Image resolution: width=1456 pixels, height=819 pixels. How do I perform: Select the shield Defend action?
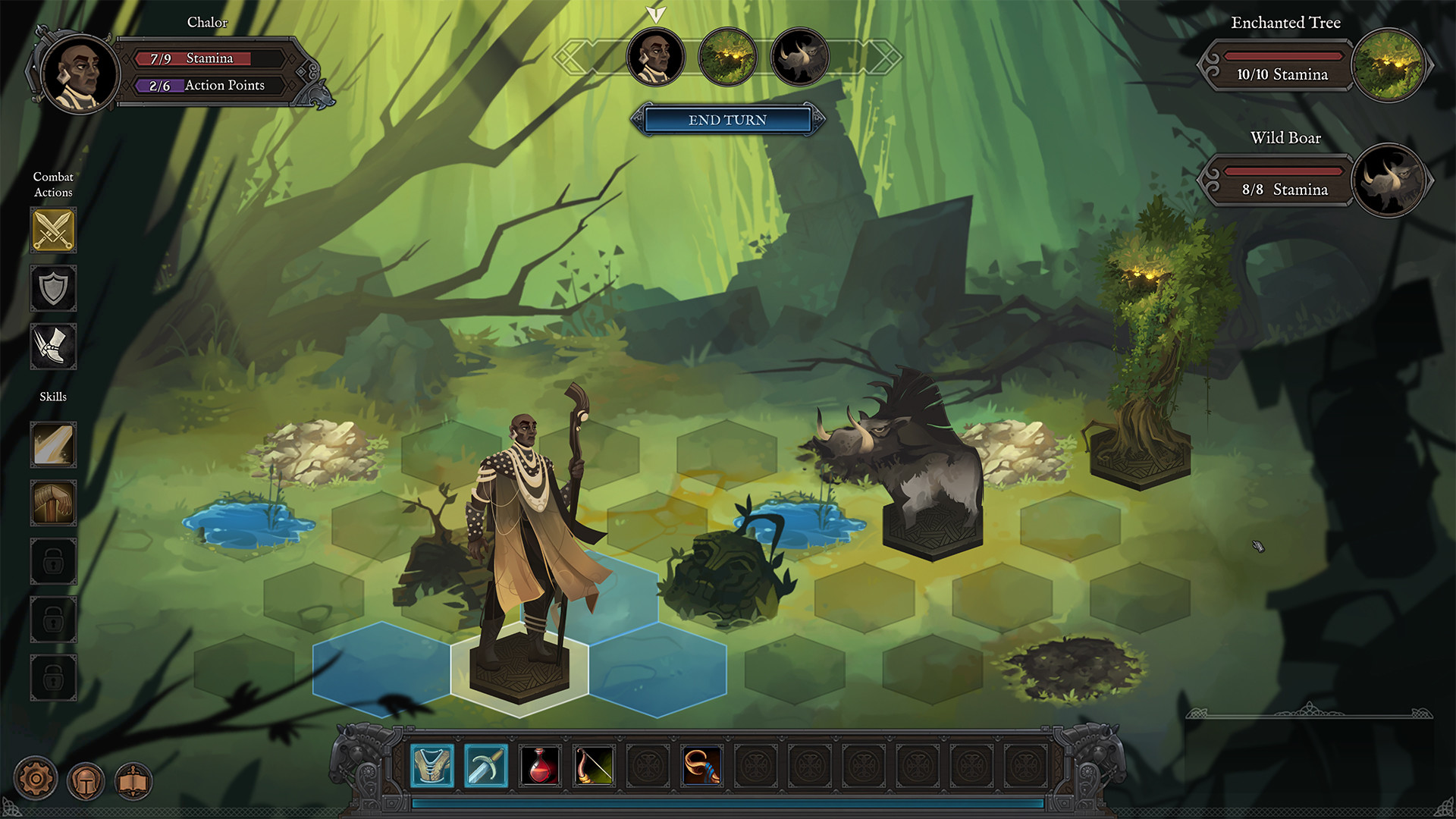53,289
